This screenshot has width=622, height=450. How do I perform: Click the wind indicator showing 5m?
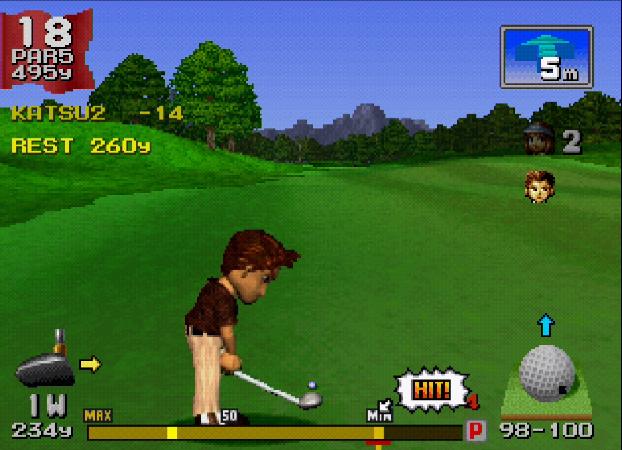(546, 57)
